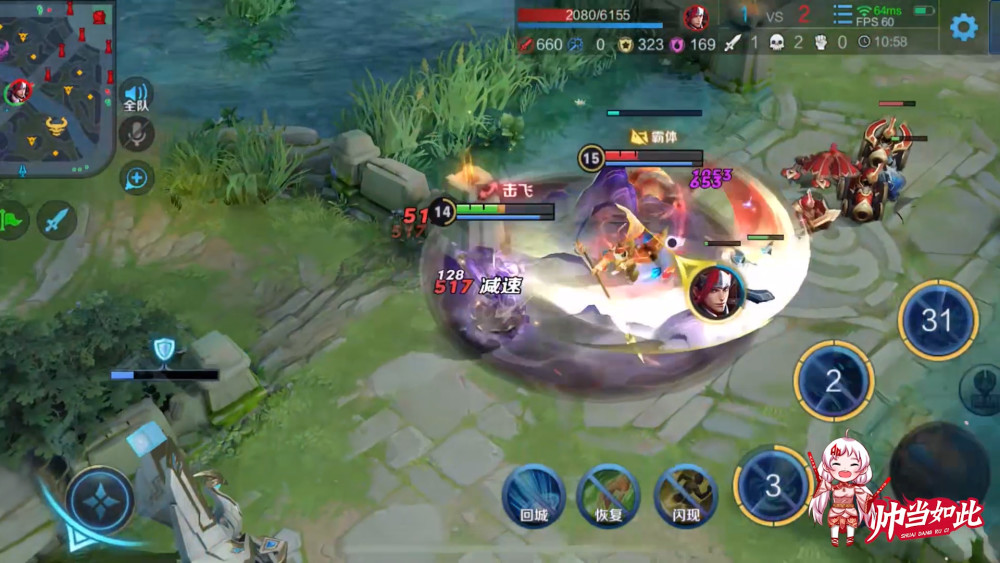Cast the 闪现 flash spell

pos(685,495)
